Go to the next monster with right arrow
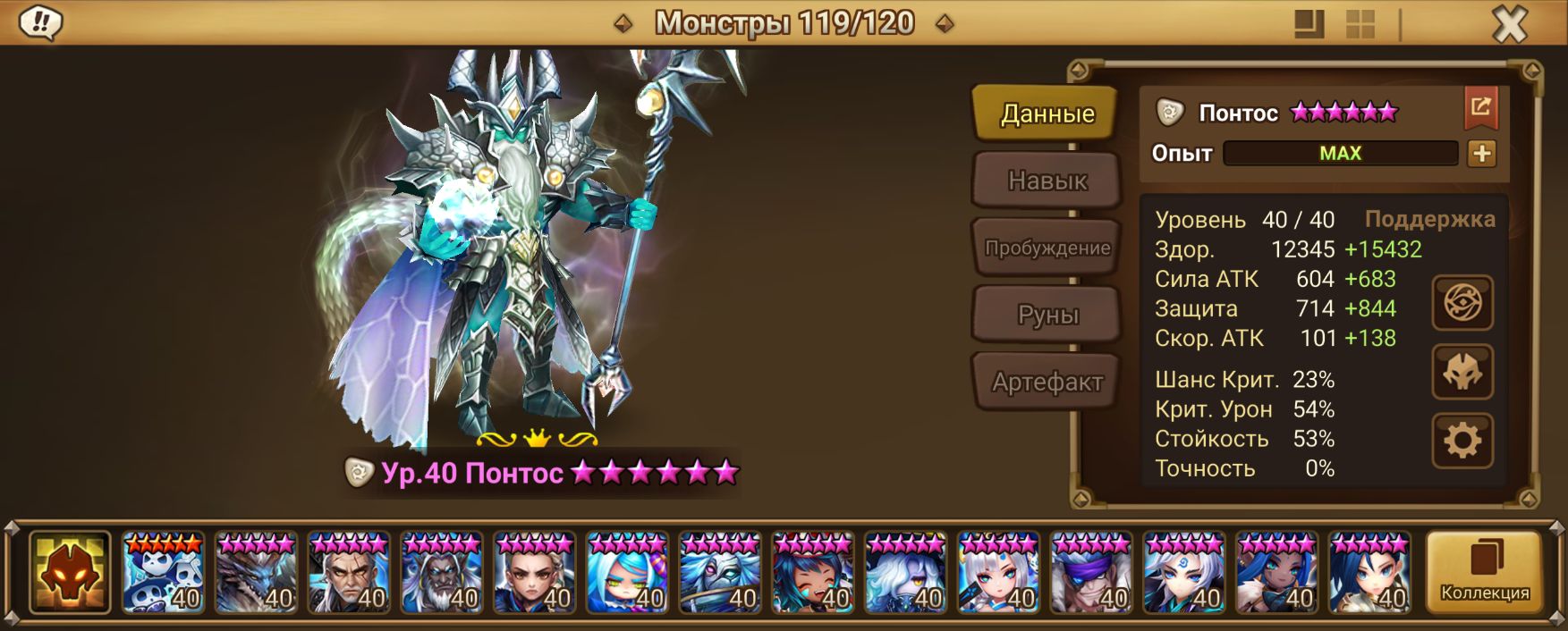This screenshot has width=1568, height=631. [x=944, y=23]
